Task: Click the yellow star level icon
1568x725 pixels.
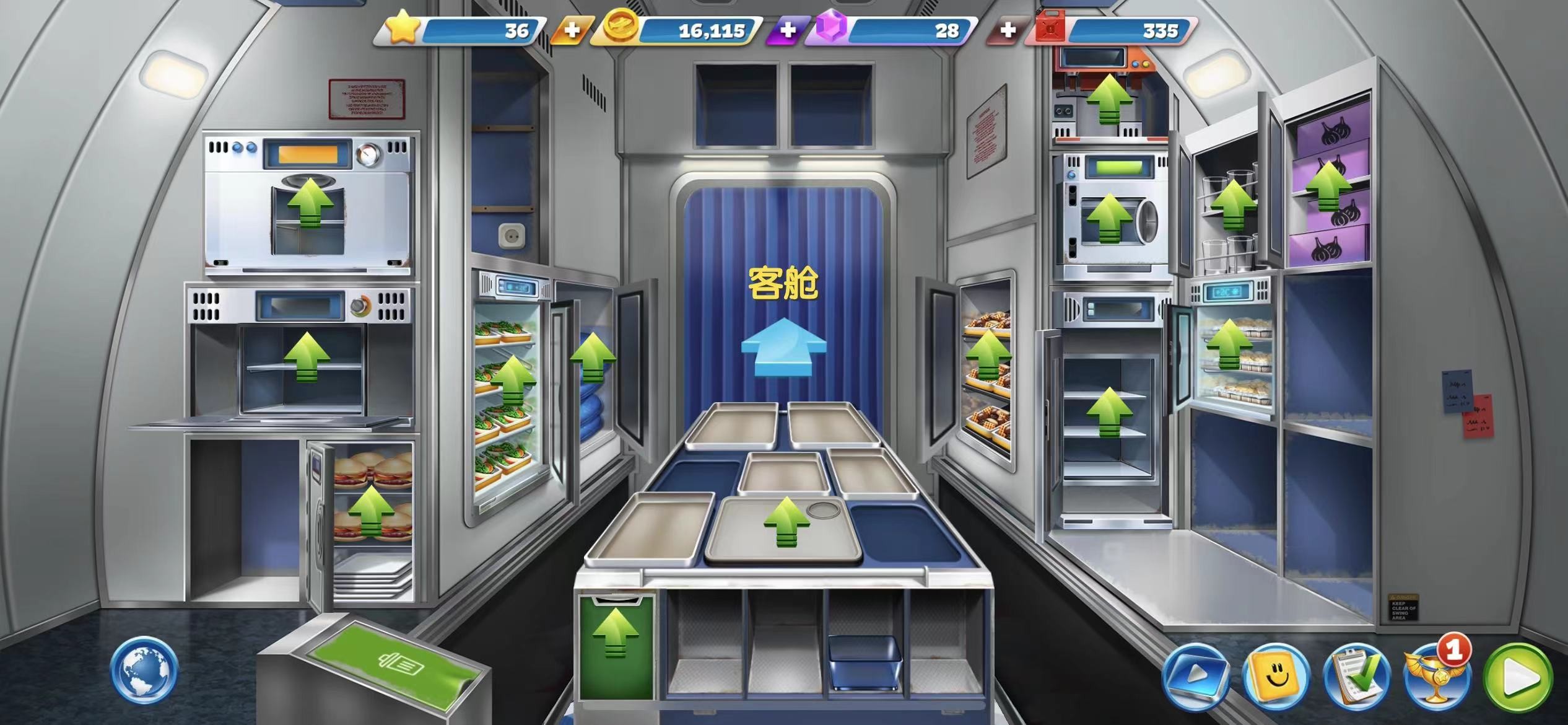Action: point(403,29)
